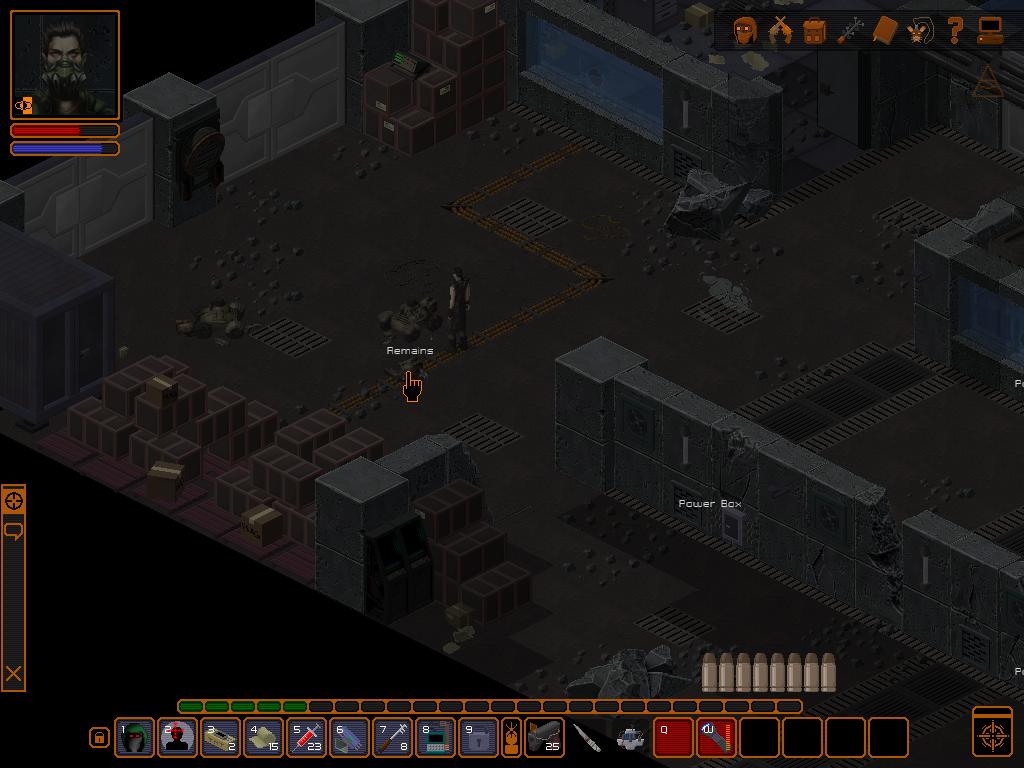Switch to the knife weapon slot
The width and height of the screenshot is (1024, 768).
pyautogui.click(x=588, y=738)
